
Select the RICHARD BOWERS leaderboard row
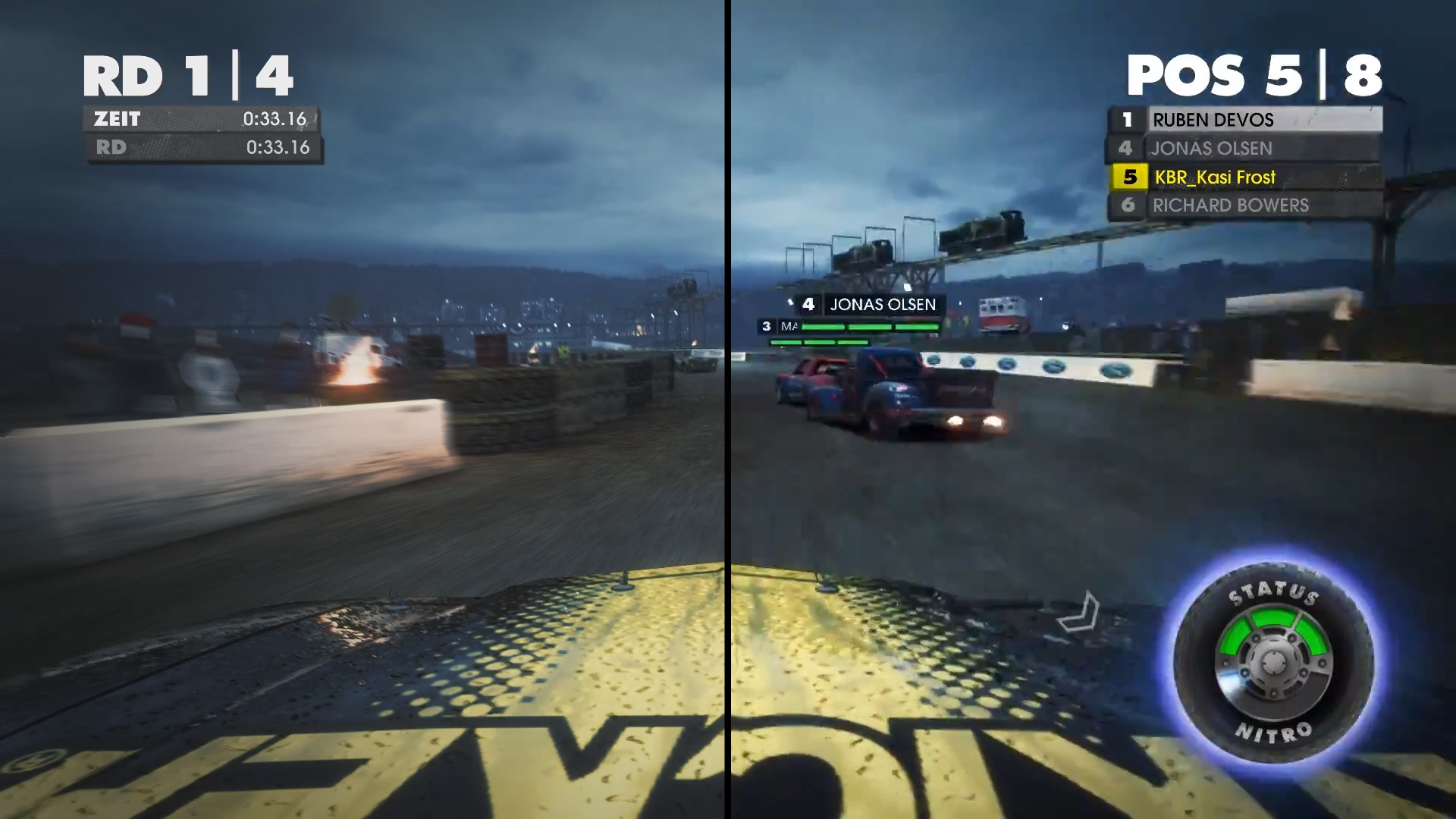1228,206
